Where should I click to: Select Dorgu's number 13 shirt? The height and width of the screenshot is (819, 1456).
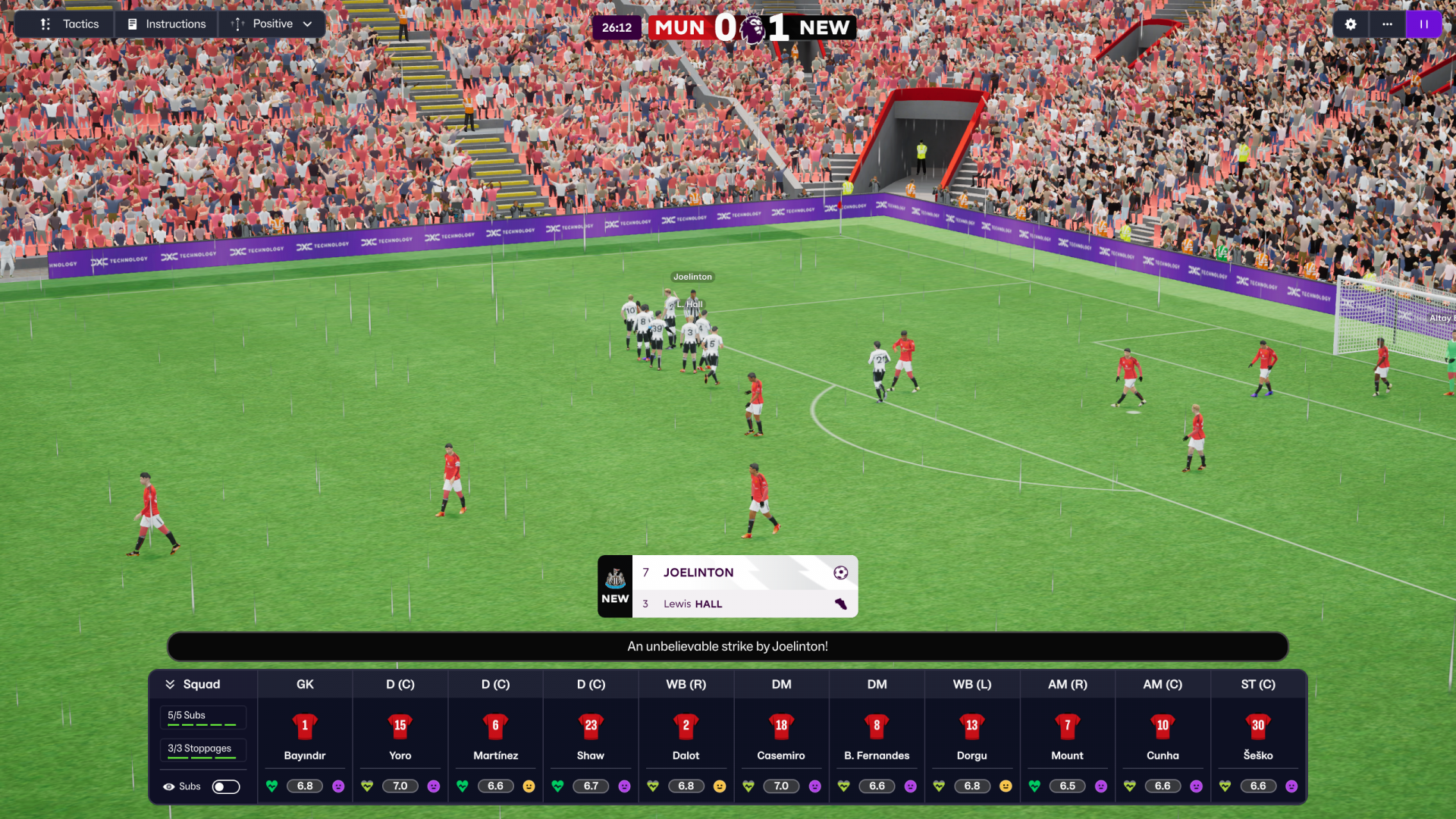point(971,726)
